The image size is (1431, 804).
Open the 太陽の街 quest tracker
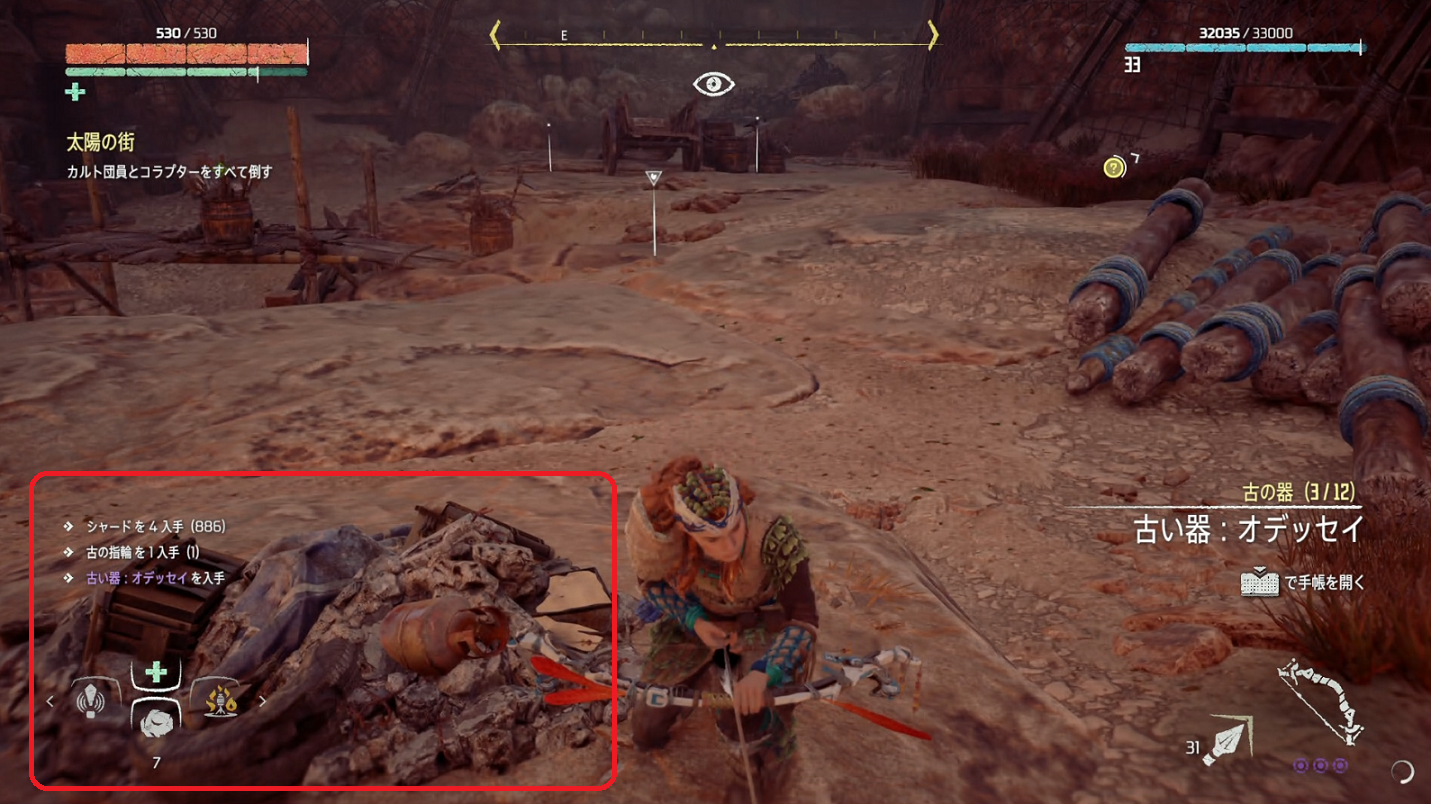pos(100,143)
